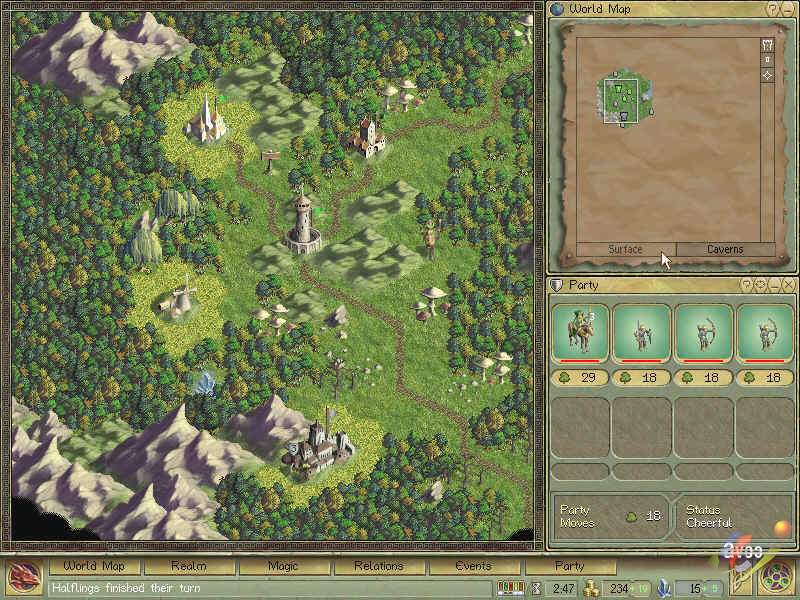Close the Party panel
This screenshot has height=600, width=800.
coord(787,285)
